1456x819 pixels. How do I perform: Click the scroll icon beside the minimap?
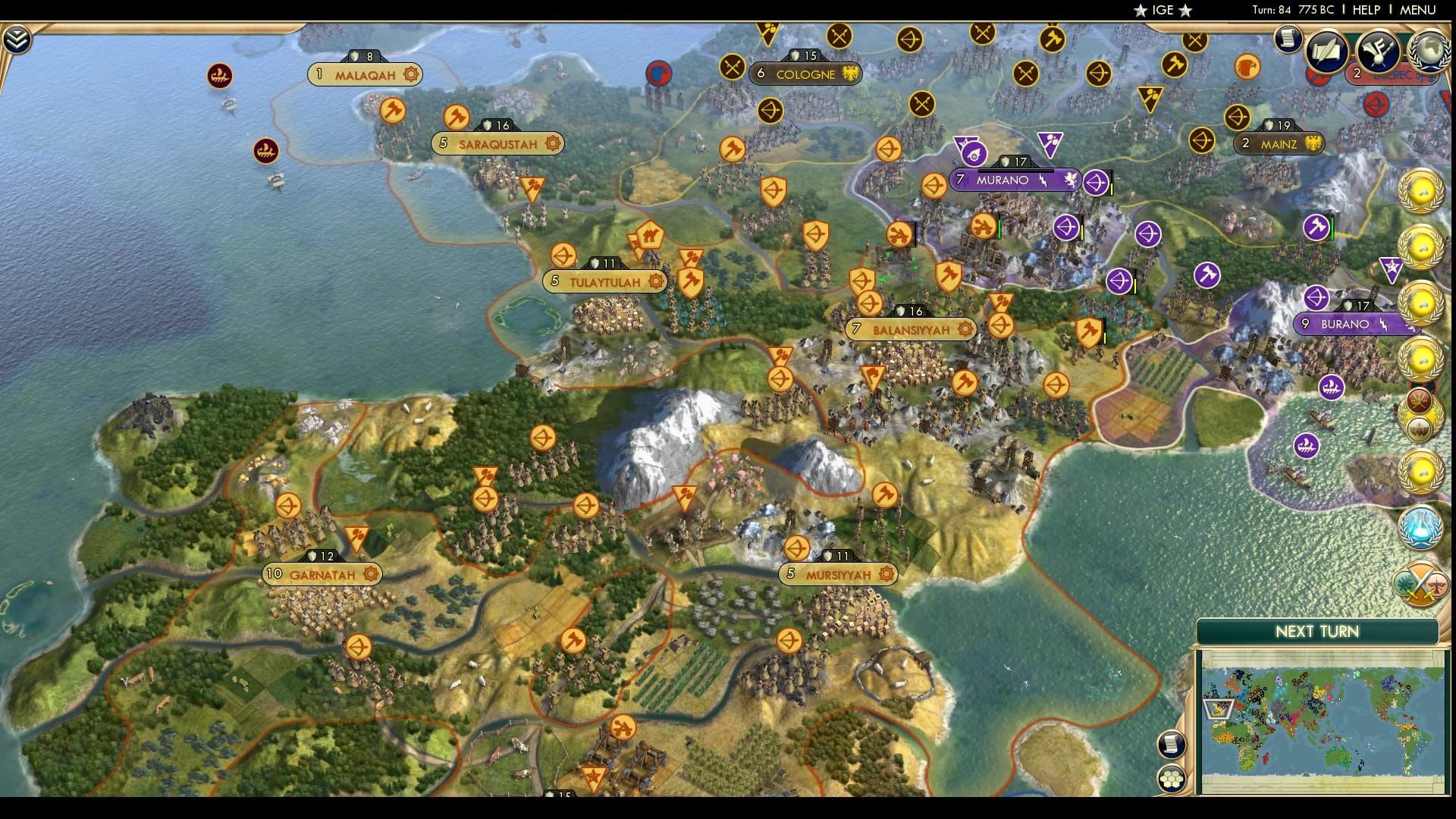click(1170, 743)
